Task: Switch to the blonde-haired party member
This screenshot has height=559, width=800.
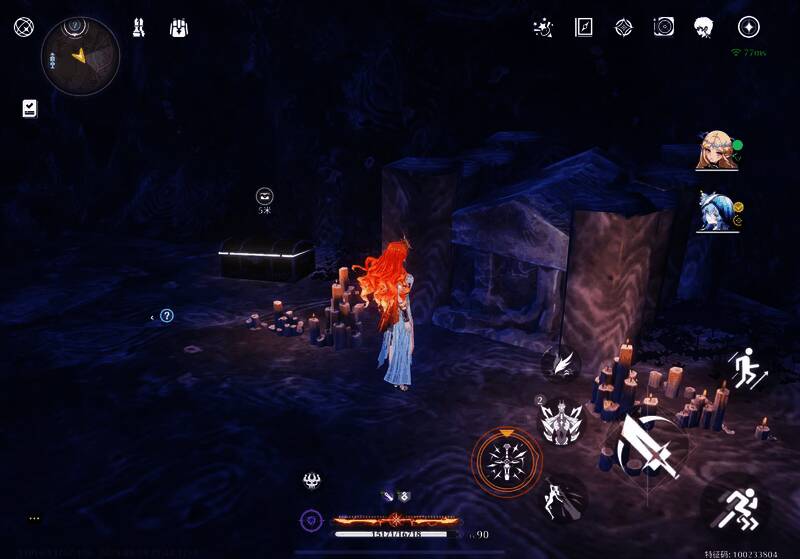Action: point(716,151)
